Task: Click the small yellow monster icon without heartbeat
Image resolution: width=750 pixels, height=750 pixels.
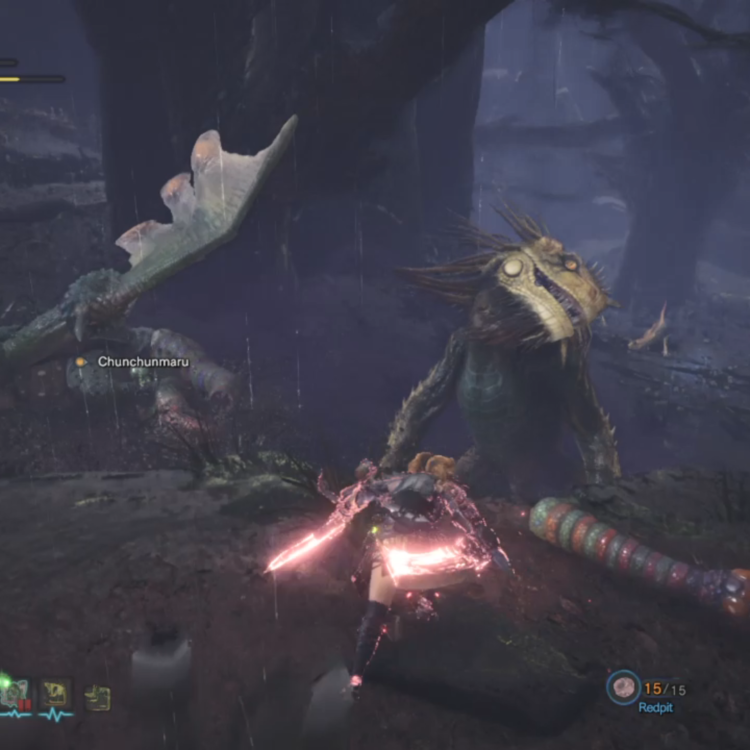Action: pos(97,697)
